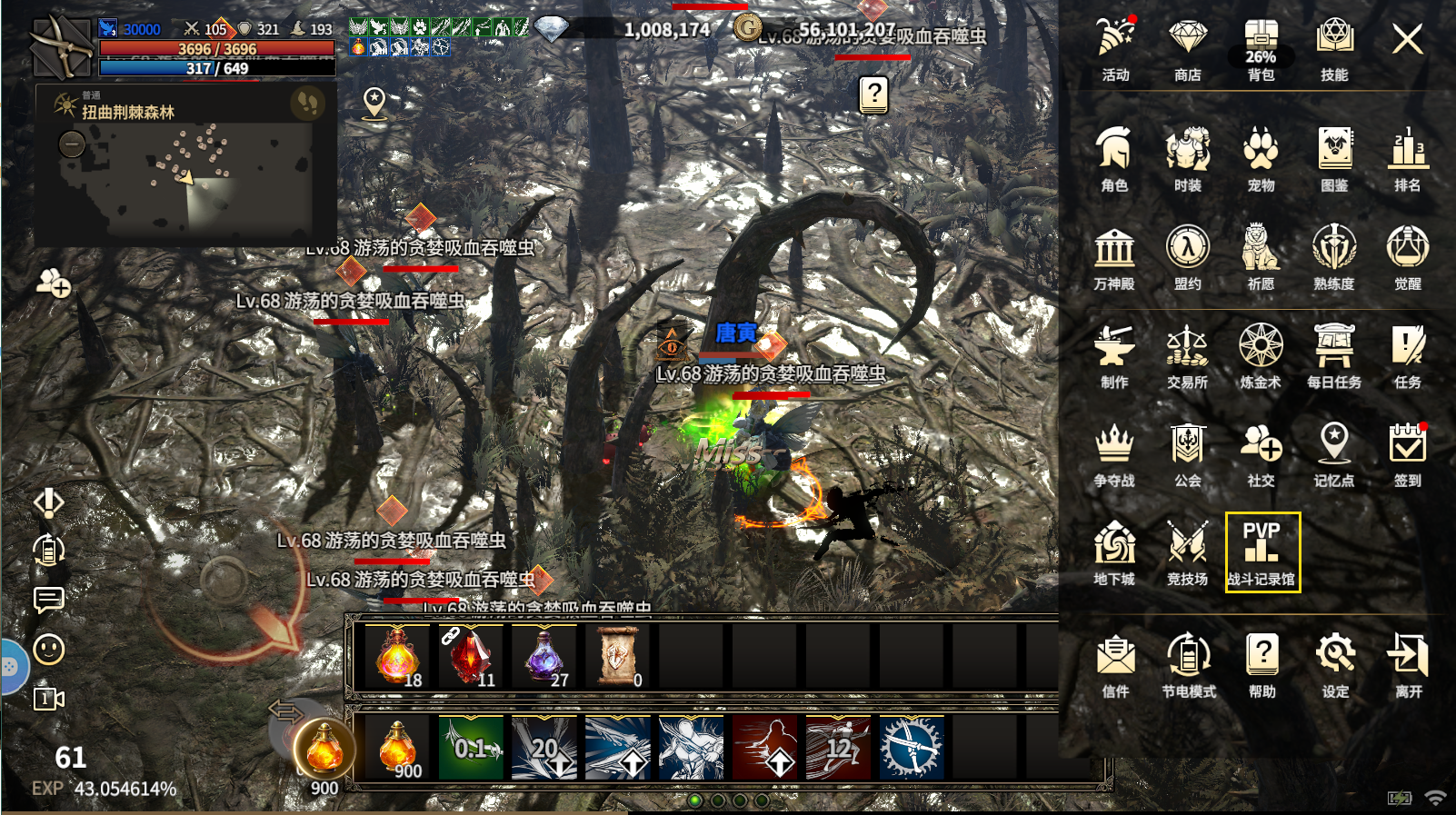This screenshot has width=1456, height=815.
Task: Open the 设定 settings menu
Action: 1335,665
